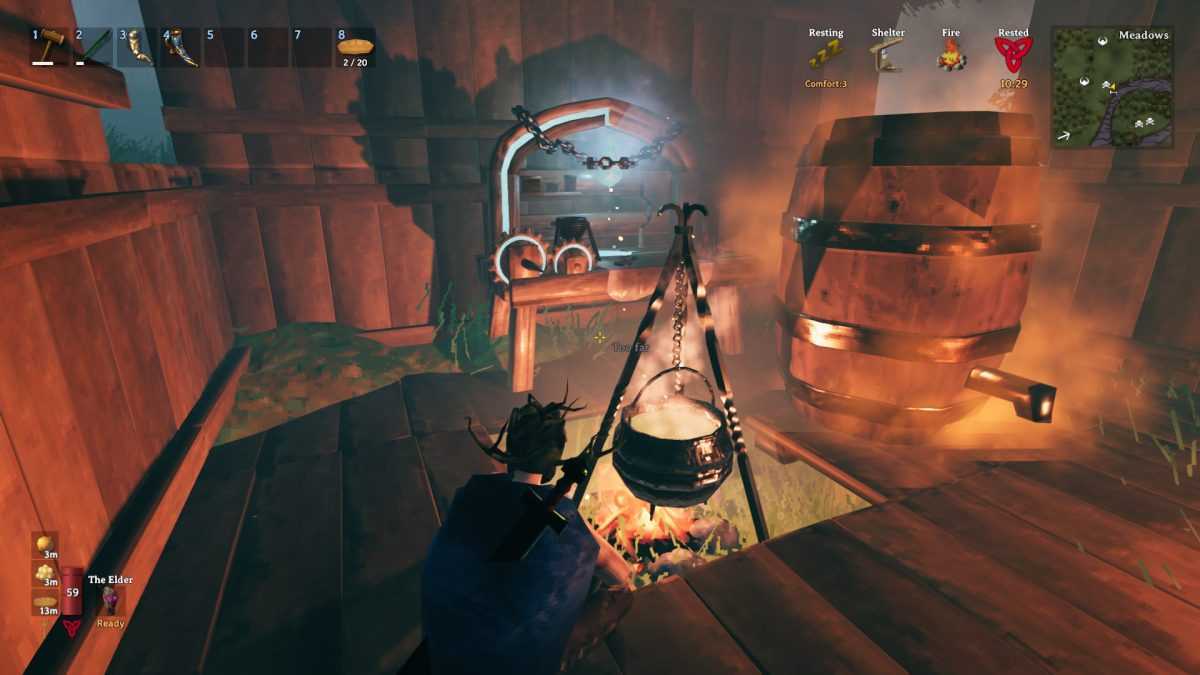The height and width of the screenshot is (675, 1200).
Task: Select the pie in hotbar slot 8
Action: (355, 47)
